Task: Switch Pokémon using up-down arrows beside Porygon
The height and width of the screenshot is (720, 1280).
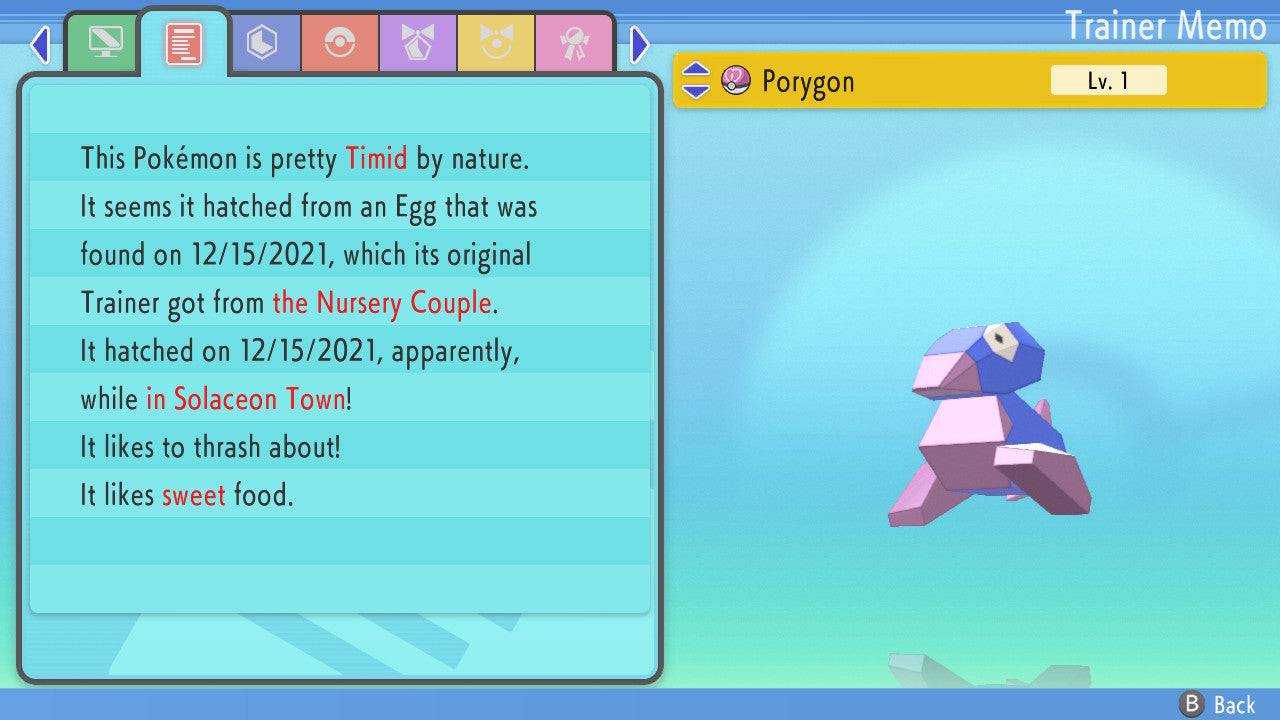Action: (695, 81)
